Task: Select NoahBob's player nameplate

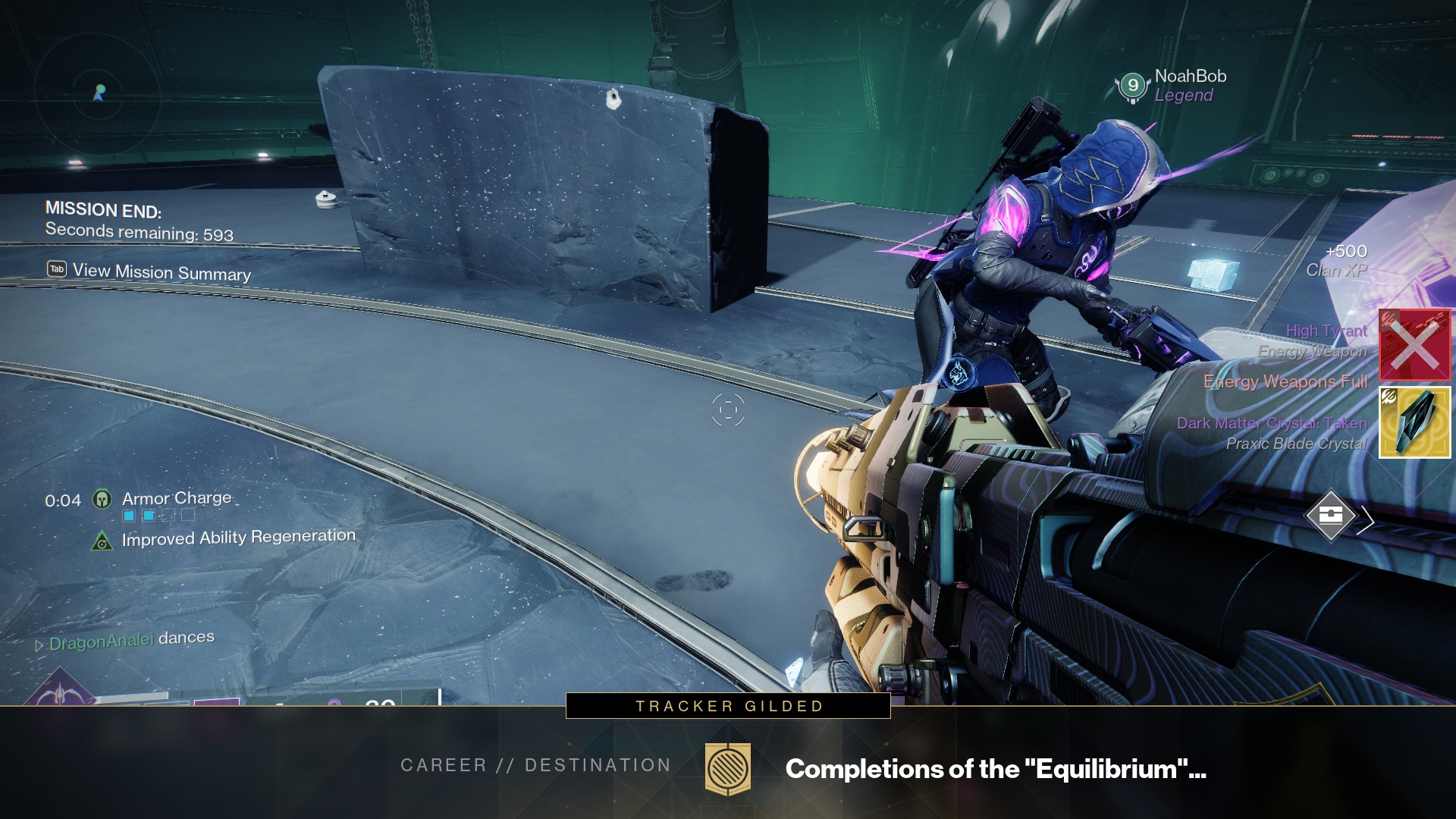Action: (x=1172, y=85)
